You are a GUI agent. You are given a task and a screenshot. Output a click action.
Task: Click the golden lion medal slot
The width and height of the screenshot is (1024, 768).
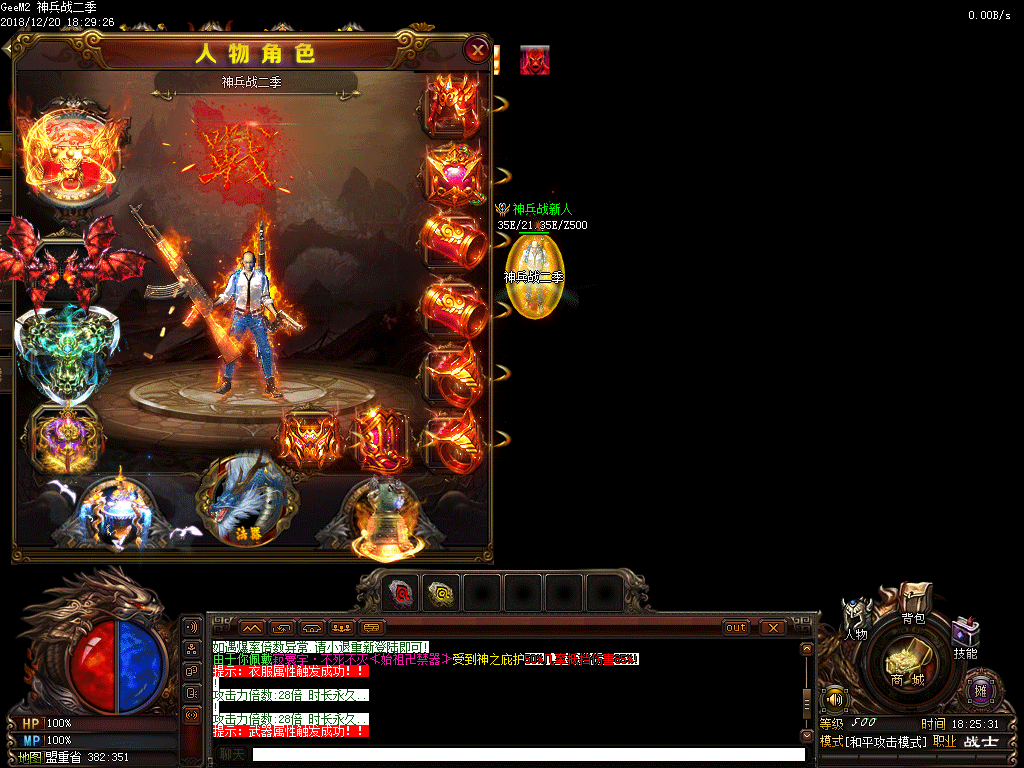(72, 157)
